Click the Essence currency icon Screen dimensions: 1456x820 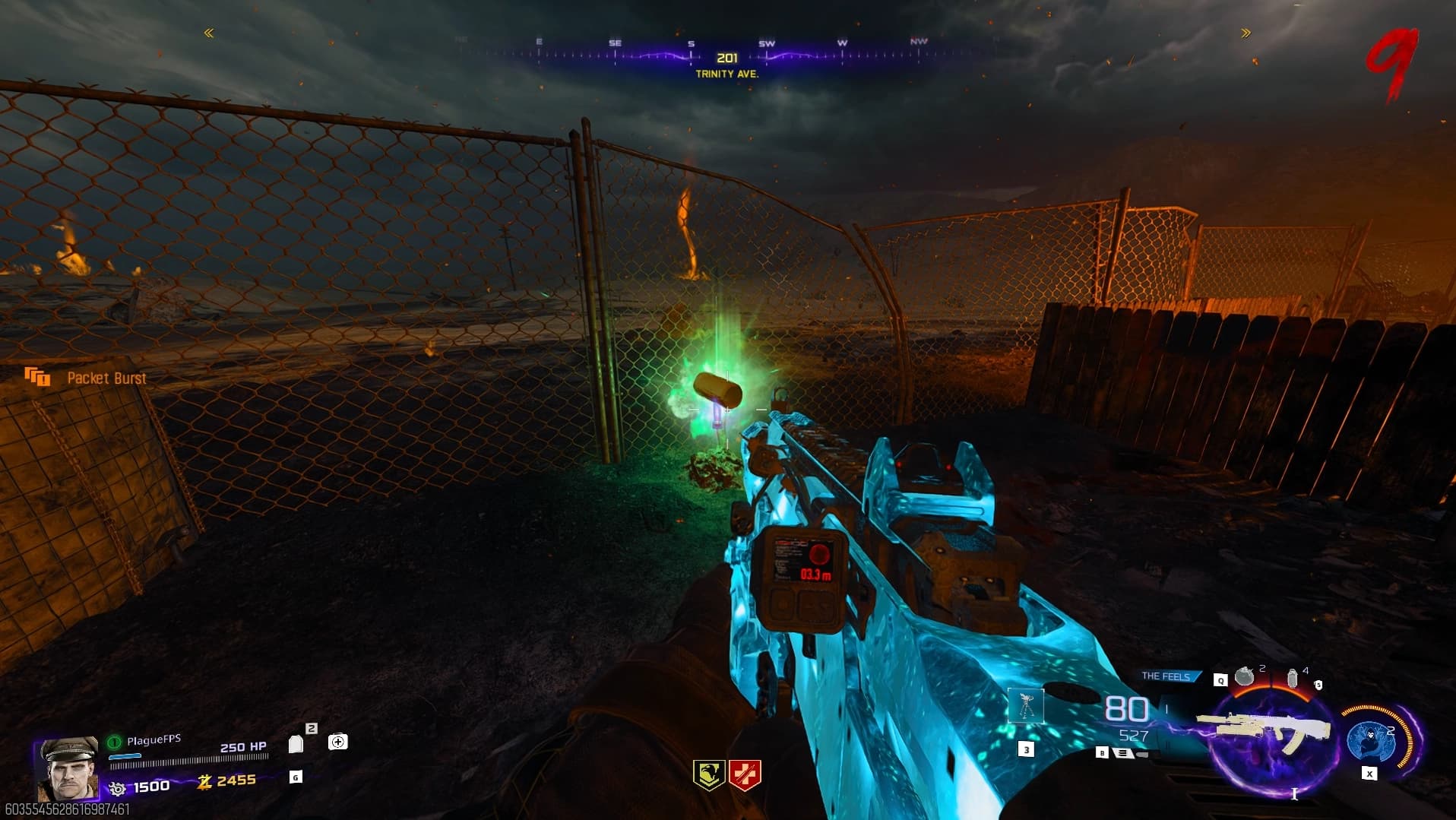[204, 781]
